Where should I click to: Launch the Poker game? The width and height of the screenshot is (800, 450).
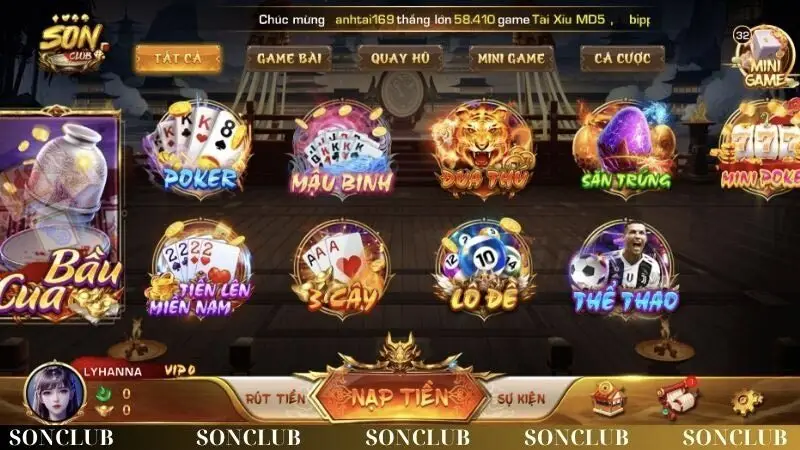coord(197,148)
